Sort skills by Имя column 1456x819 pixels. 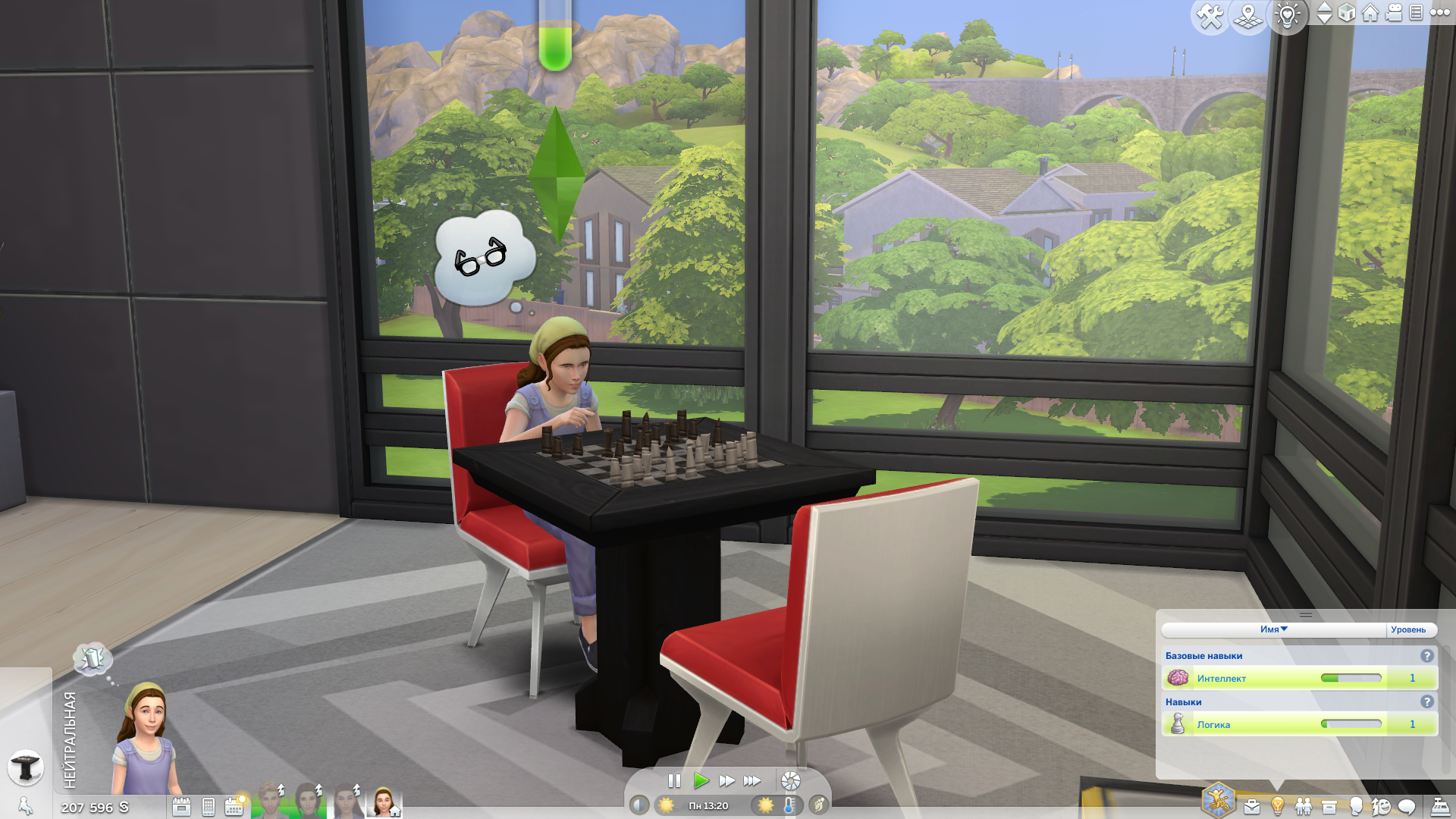coord(1273,629)
